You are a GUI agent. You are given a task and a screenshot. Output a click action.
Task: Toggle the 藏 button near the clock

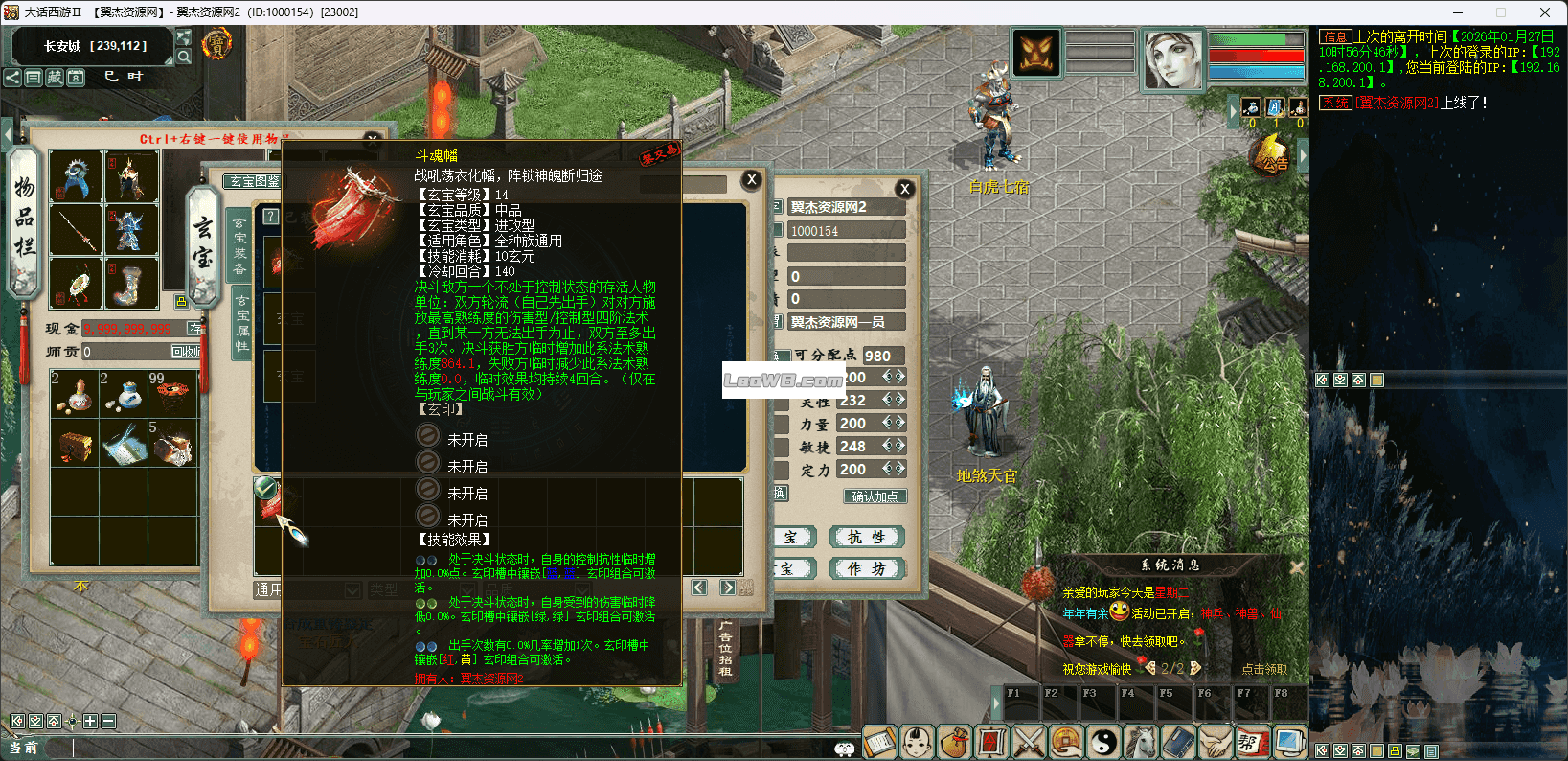click(x=56, y=78)
